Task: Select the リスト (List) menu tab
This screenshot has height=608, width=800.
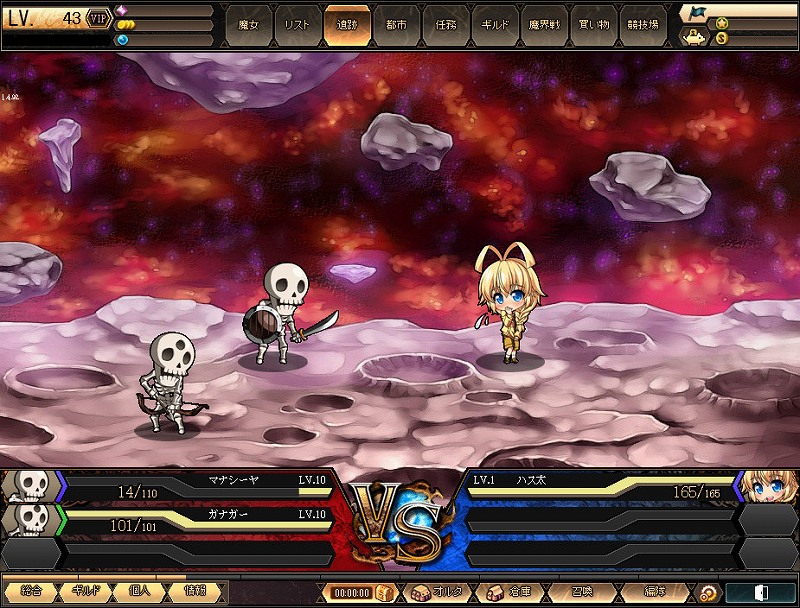Action: 297,24
